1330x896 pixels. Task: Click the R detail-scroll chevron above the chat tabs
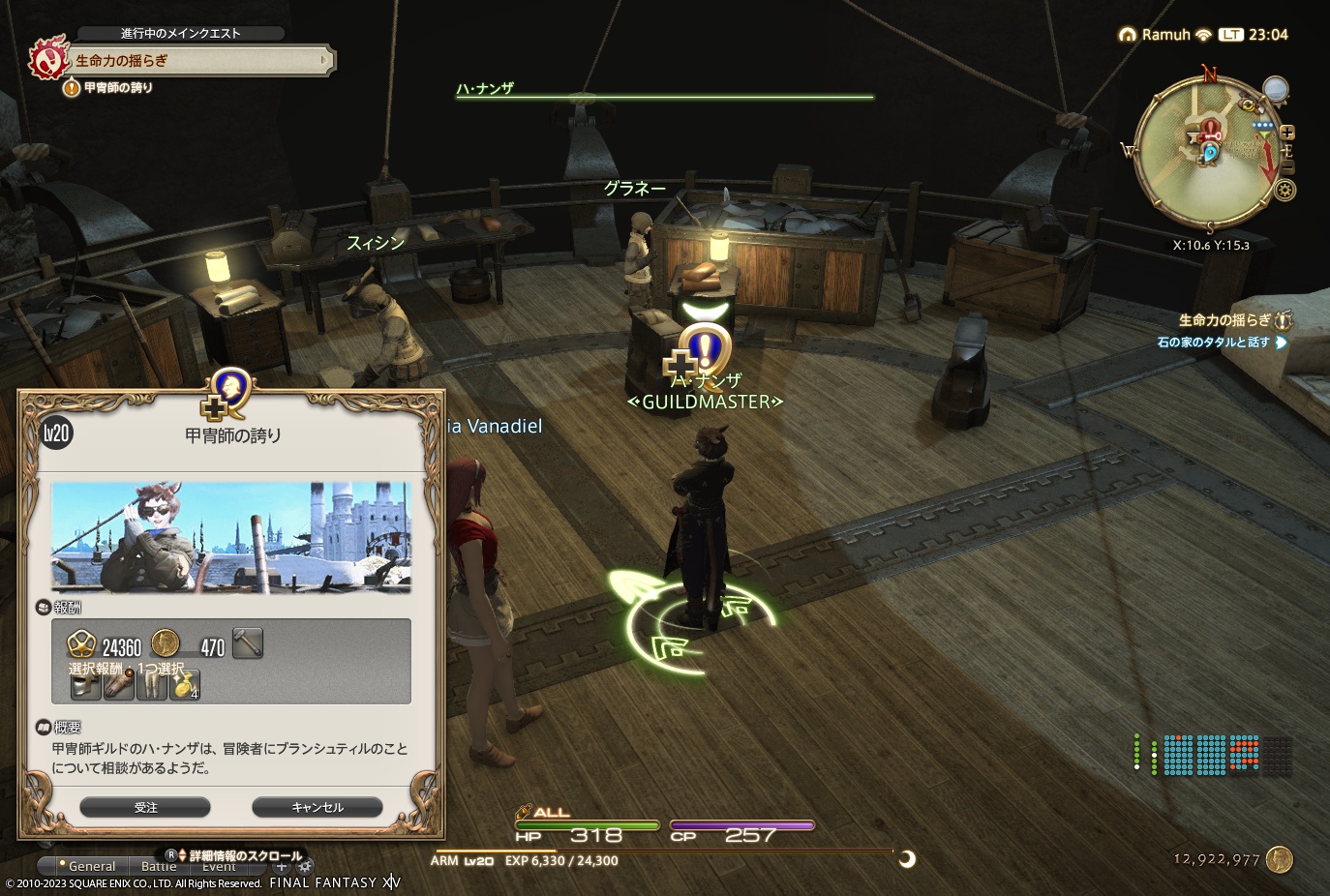point(182,854)
